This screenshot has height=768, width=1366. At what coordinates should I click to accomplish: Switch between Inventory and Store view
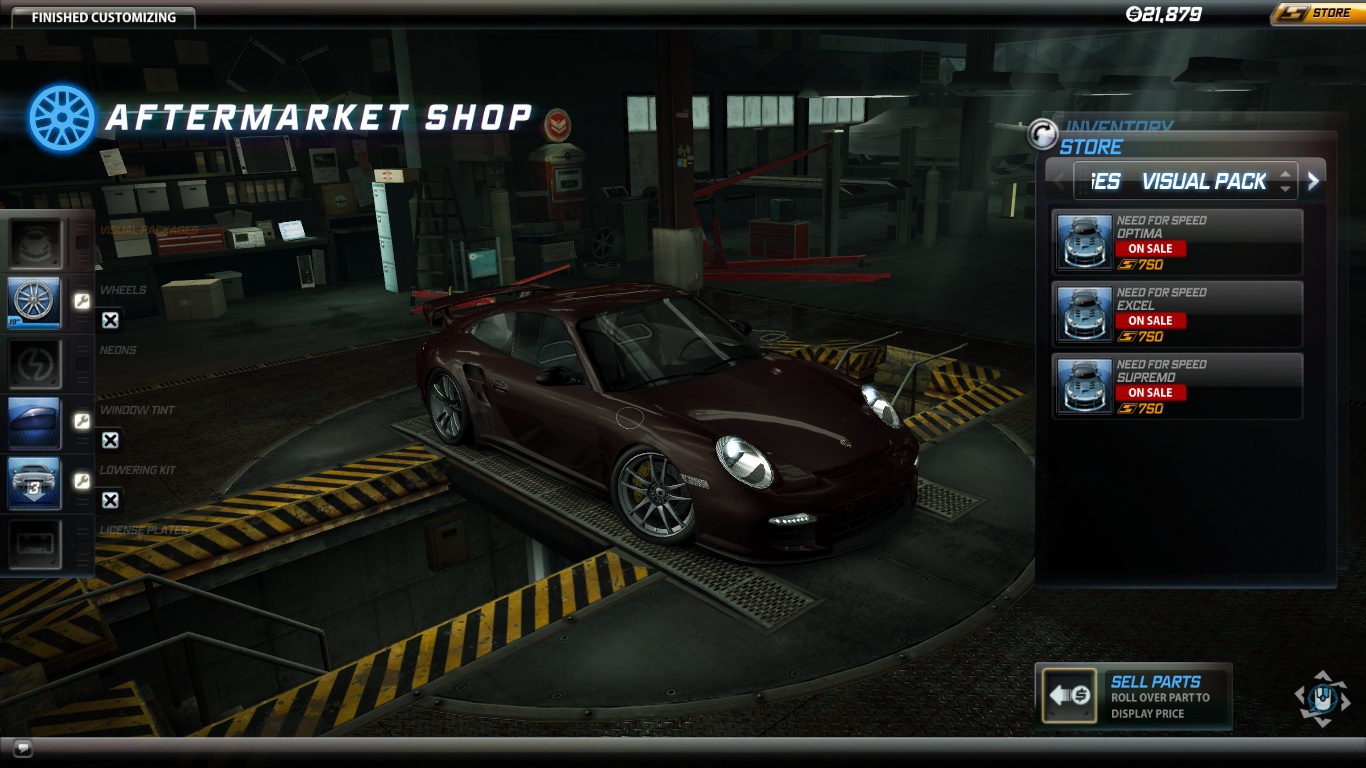pyautogui.click(x=1044, y=134)
